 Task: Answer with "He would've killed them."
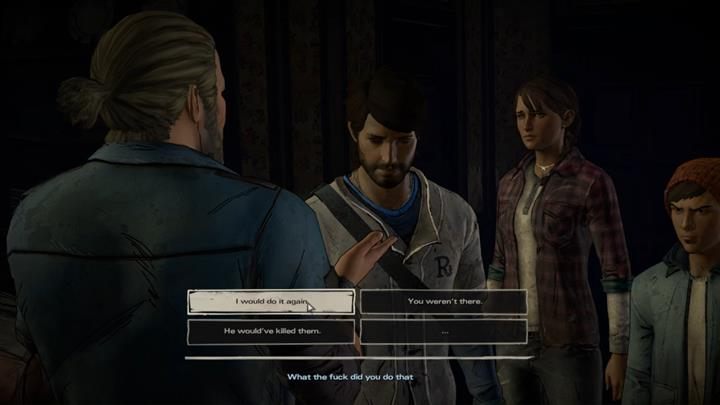[x=270, y=329]
